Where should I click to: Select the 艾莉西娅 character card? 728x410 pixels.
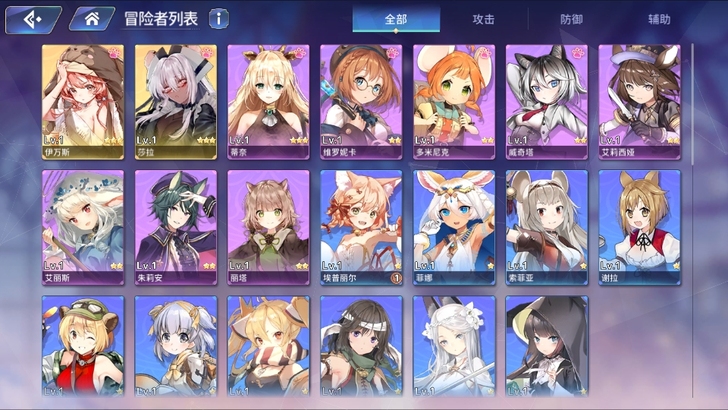[x=639, y=101]
